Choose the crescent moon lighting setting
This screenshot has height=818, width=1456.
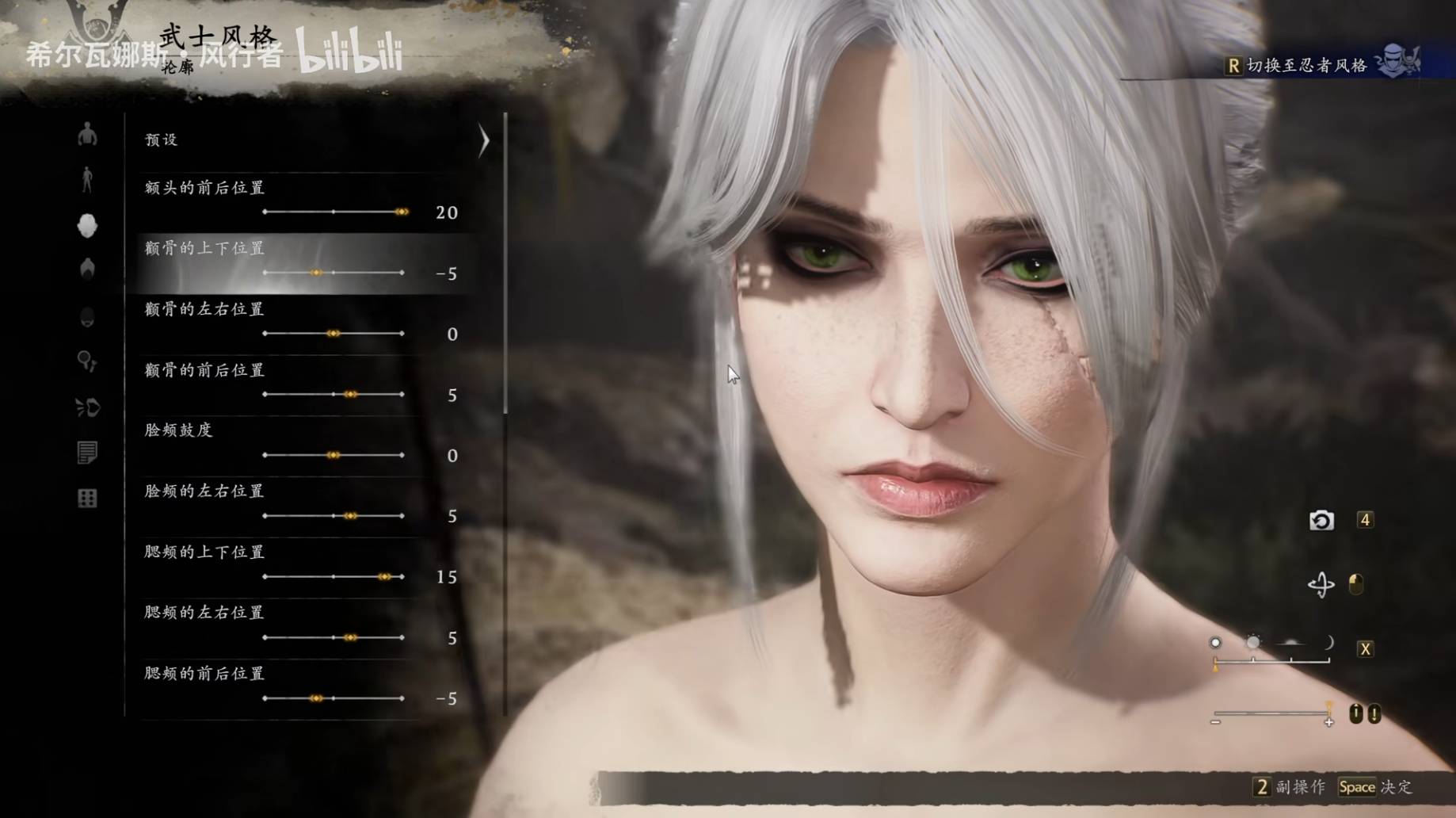tap(1328, 643)
